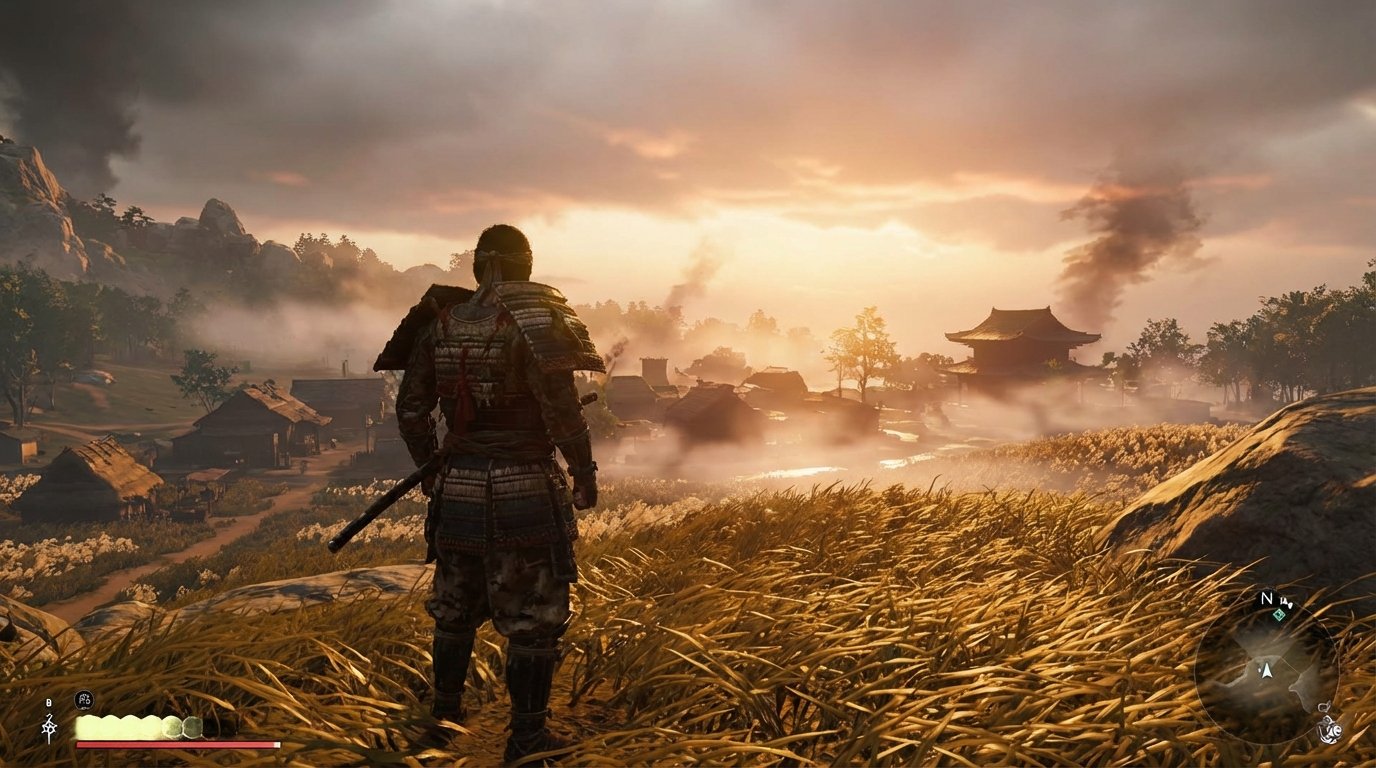
Task: Select the player arrow in the minimap
Action: pos(1266,672)
